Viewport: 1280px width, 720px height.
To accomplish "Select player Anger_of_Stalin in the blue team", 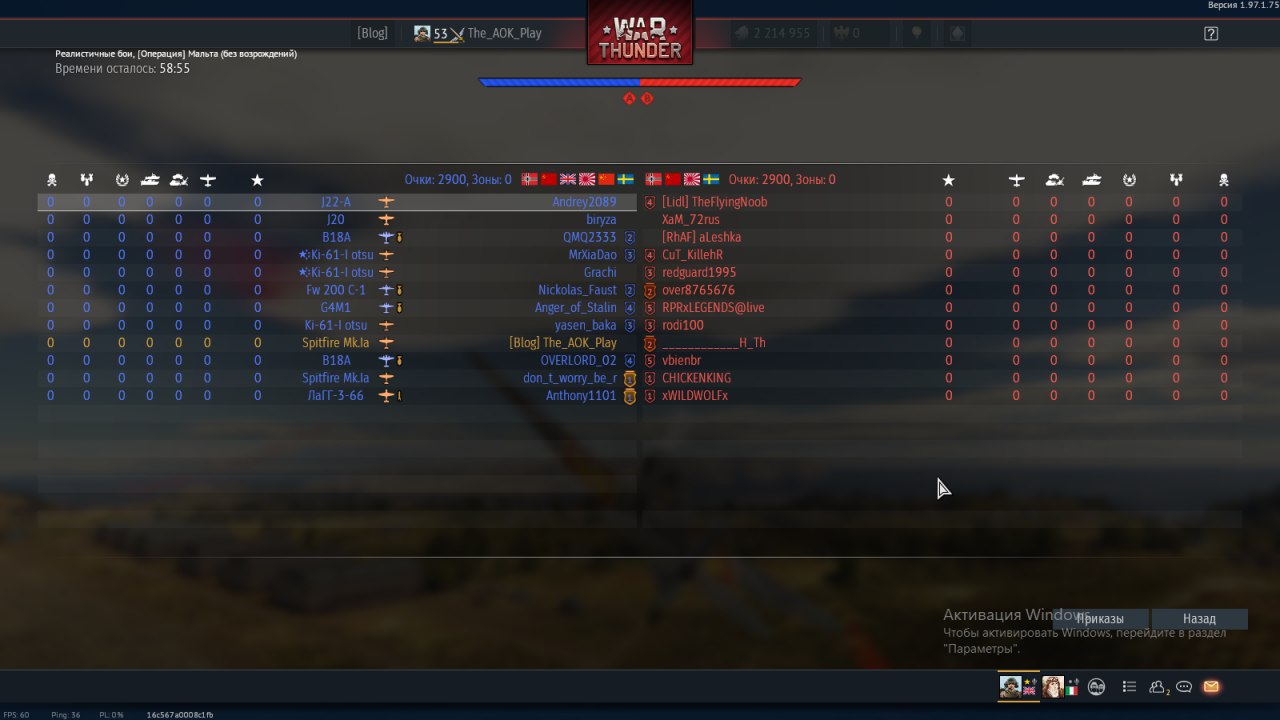I will [x=575, y=308].
